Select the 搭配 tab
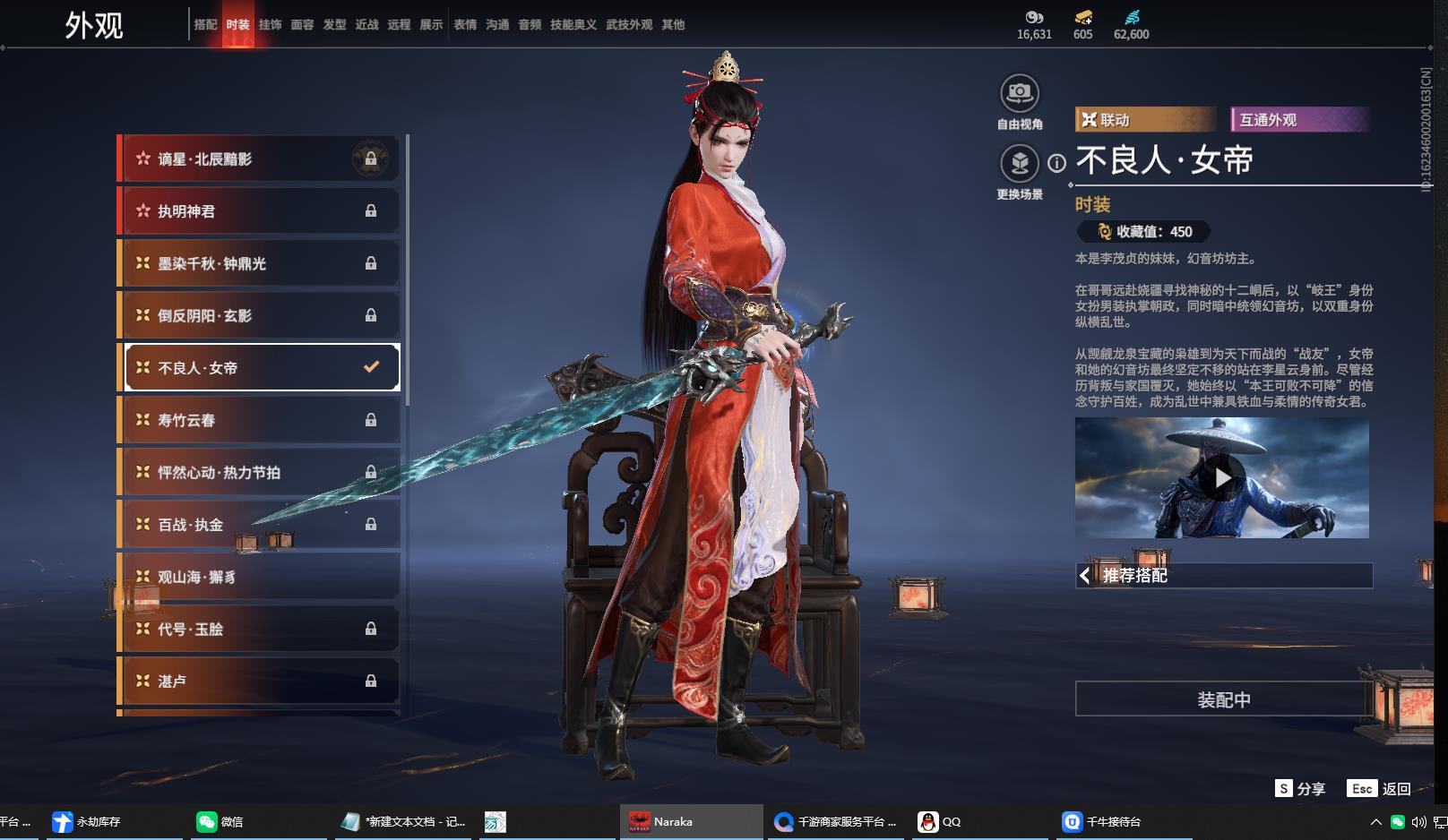 [205, 25]
